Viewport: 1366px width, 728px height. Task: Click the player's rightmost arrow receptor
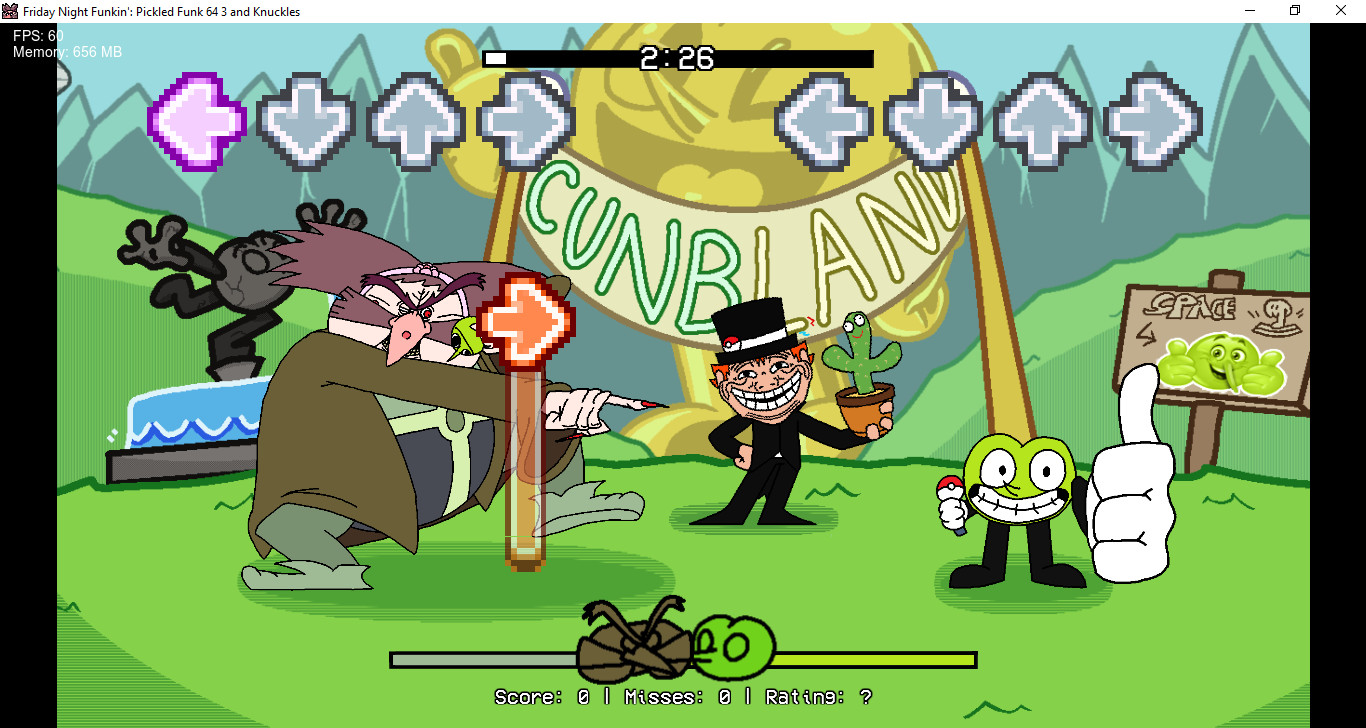click(1151, 120)
